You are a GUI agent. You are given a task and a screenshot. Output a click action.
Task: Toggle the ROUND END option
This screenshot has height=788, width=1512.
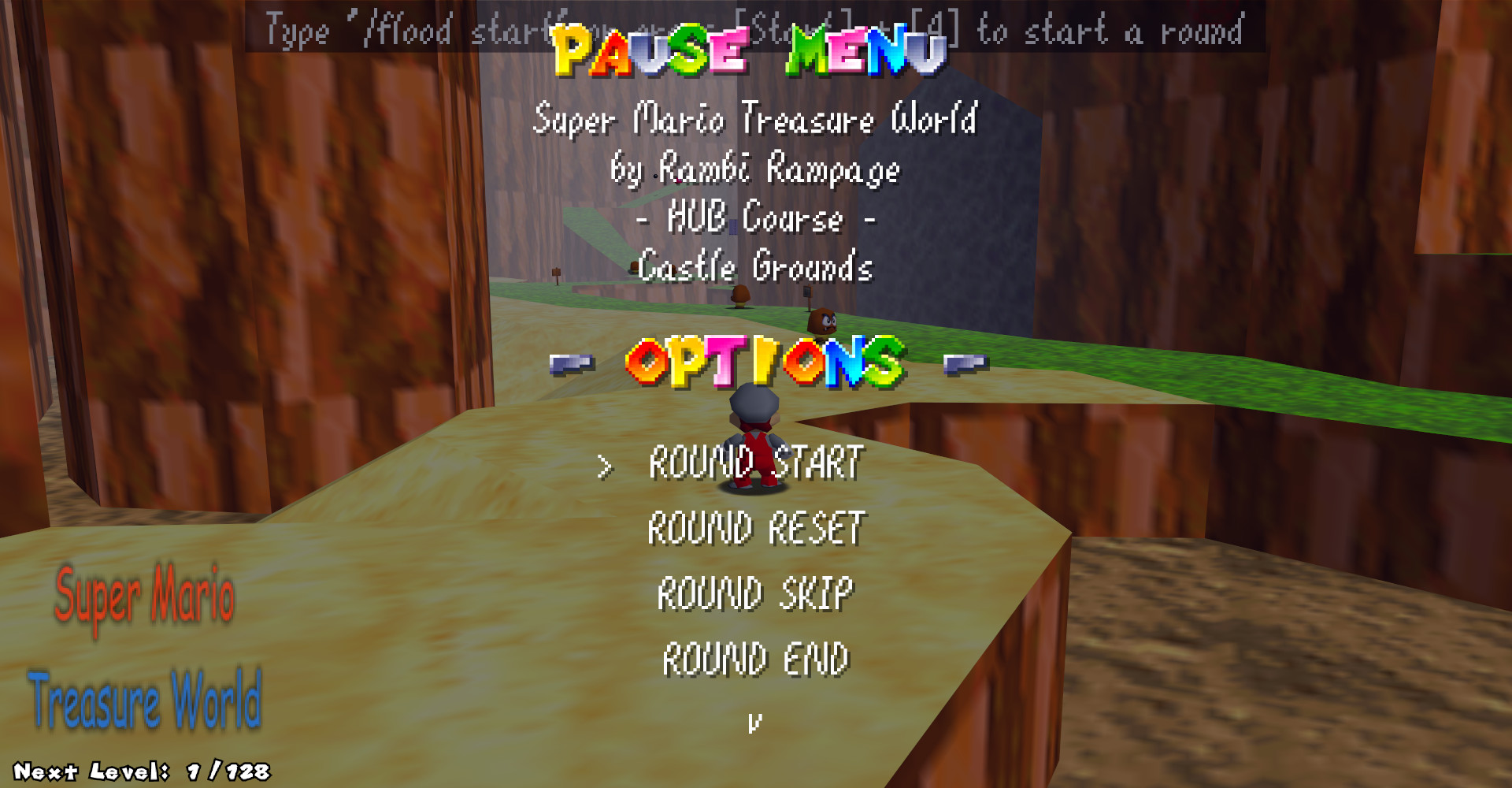tap(754, 656)
